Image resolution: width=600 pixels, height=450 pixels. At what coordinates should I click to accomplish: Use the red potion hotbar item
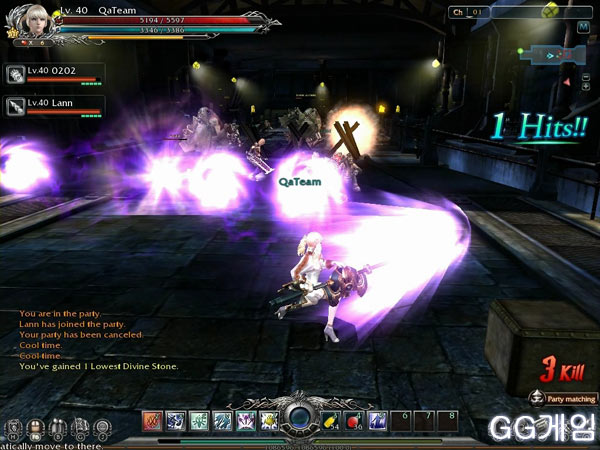[356, 420]
